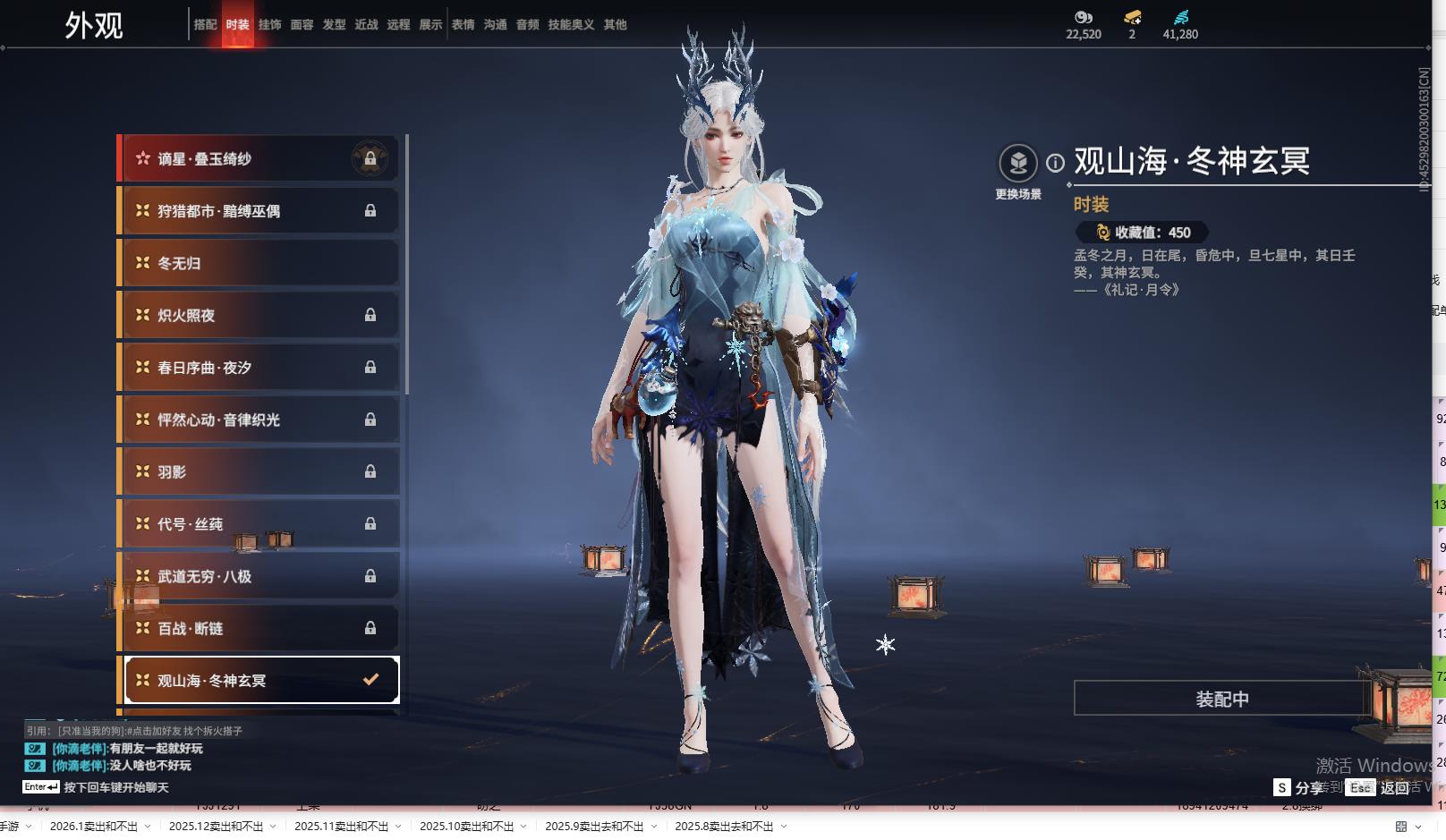Open the 挂饰 tab

[x=269, y=25]
